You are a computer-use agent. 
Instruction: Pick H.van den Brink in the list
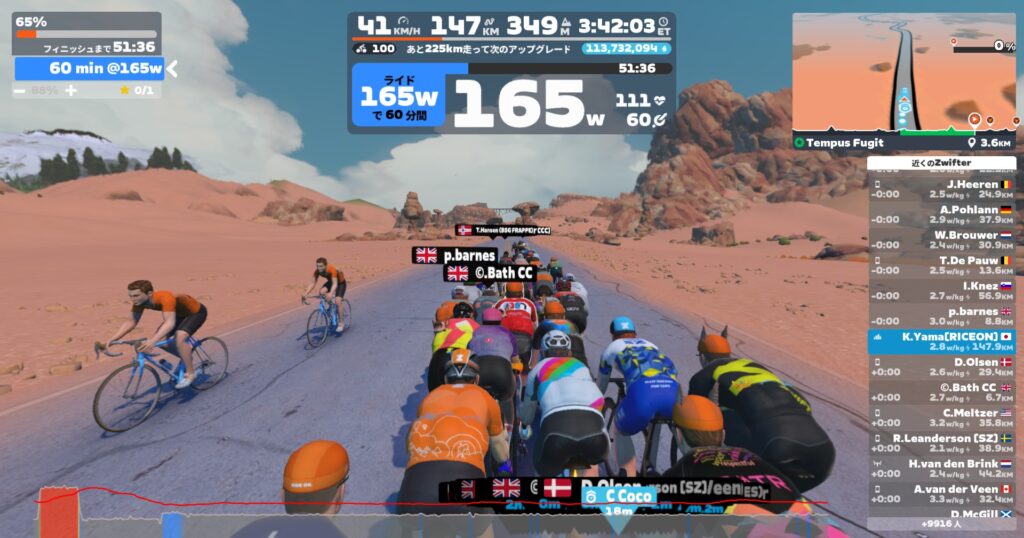[941, 468]
